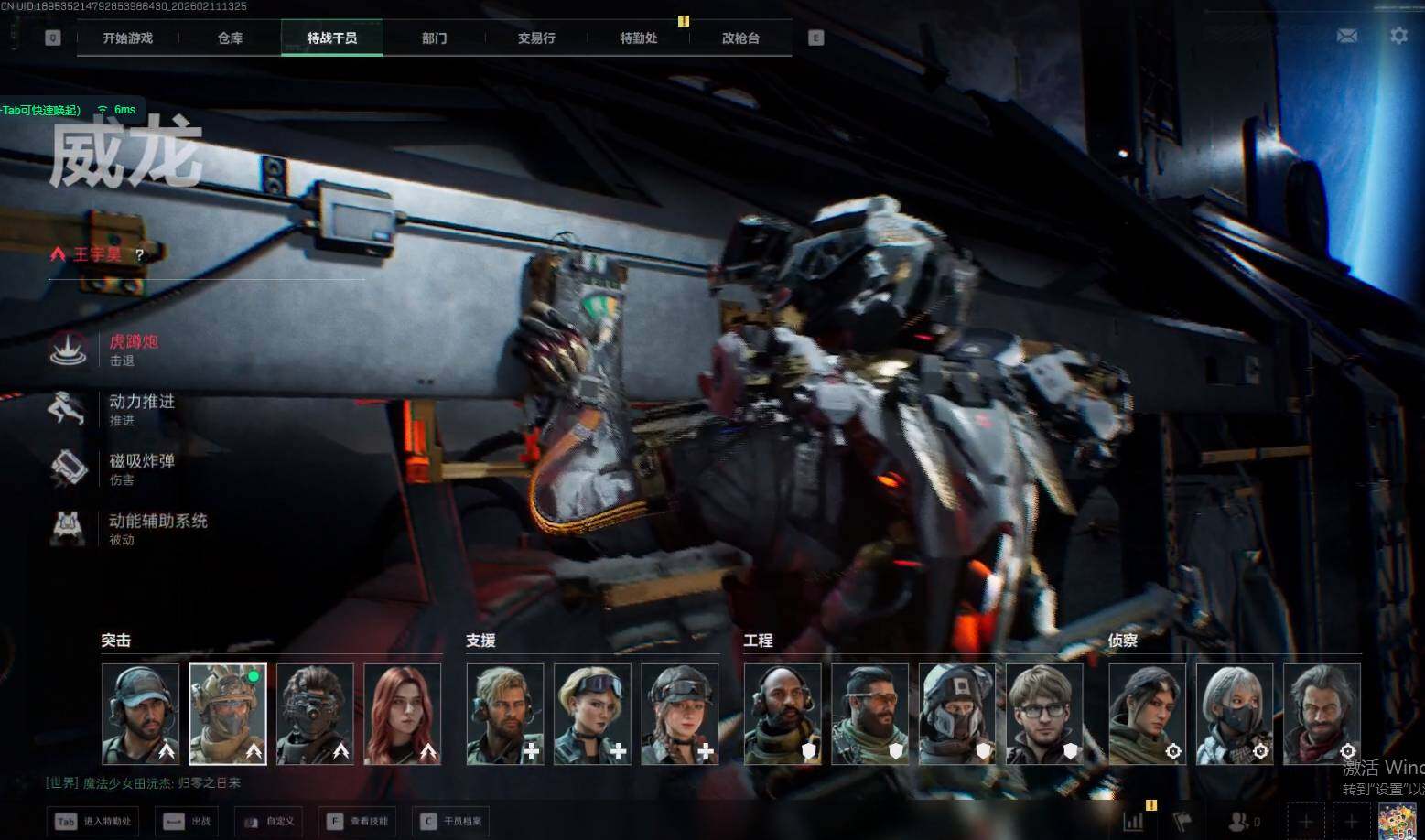Screen dimensions: 1425x840
Task: Click the 自定义 customize button
Action: point(269,821)
